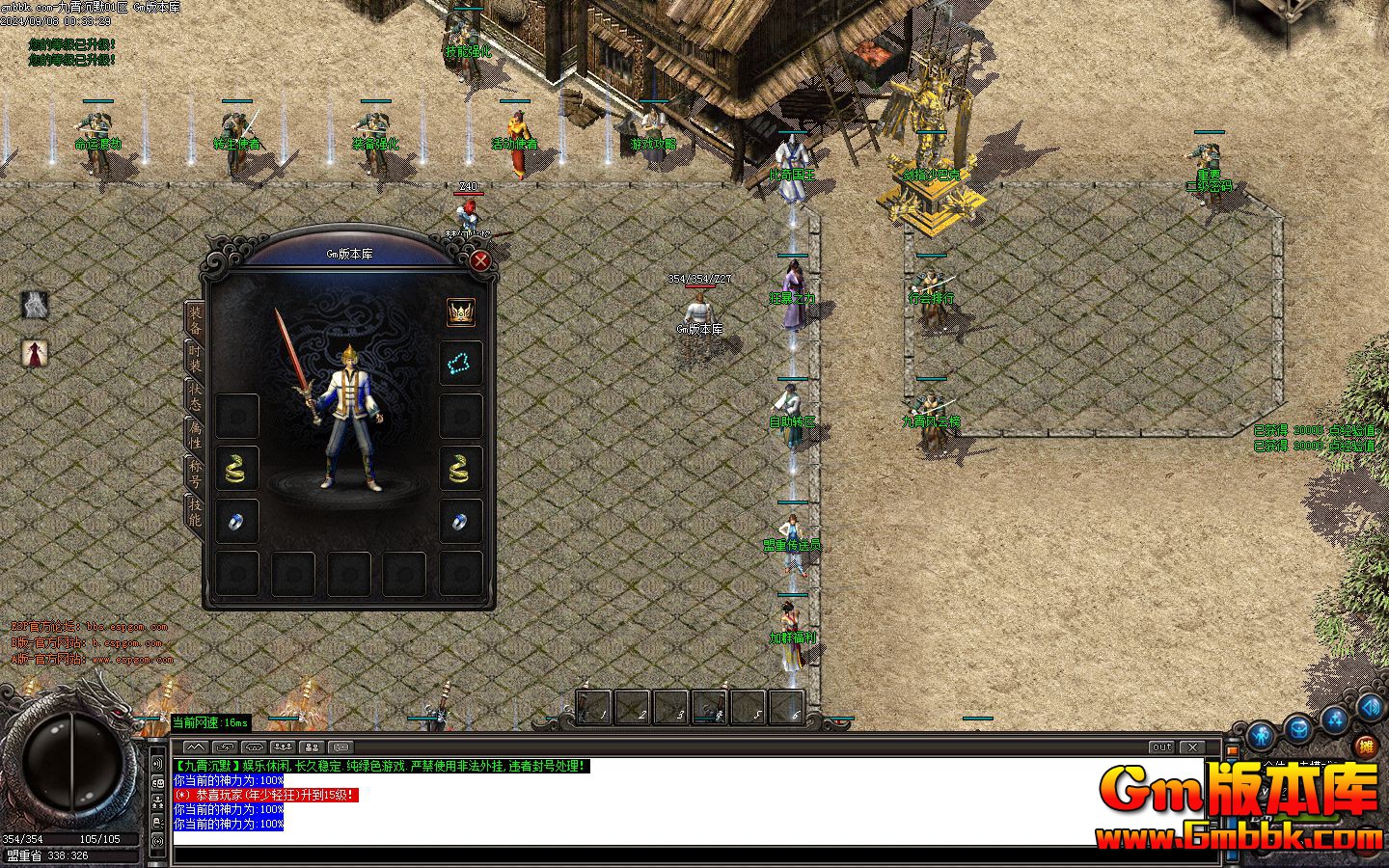
Task: Click the chat window X button
Action: pos(1193,747)
